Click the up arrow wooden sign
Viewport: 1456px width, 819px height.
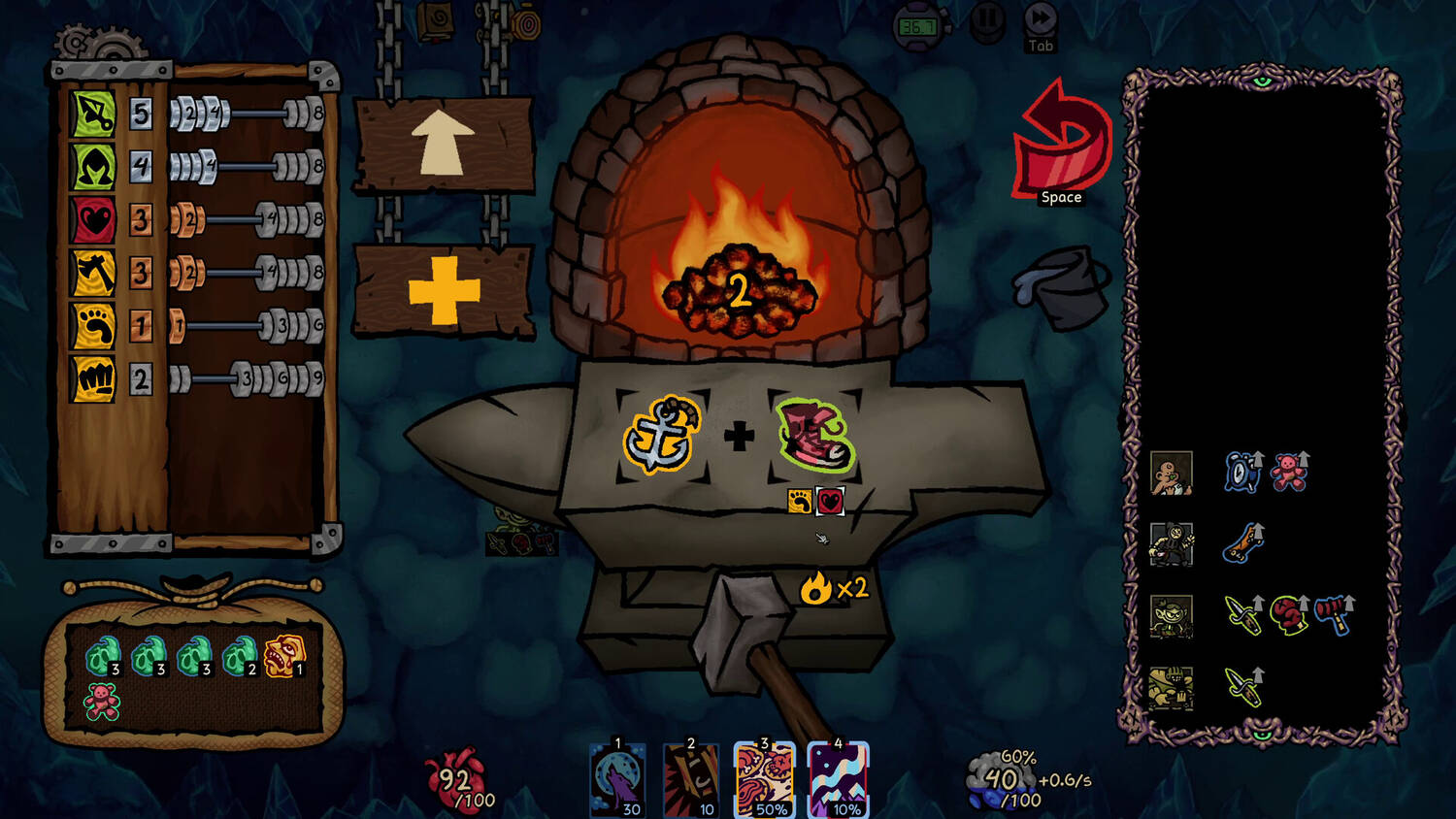pyautogui.click(x=443, y=144)
